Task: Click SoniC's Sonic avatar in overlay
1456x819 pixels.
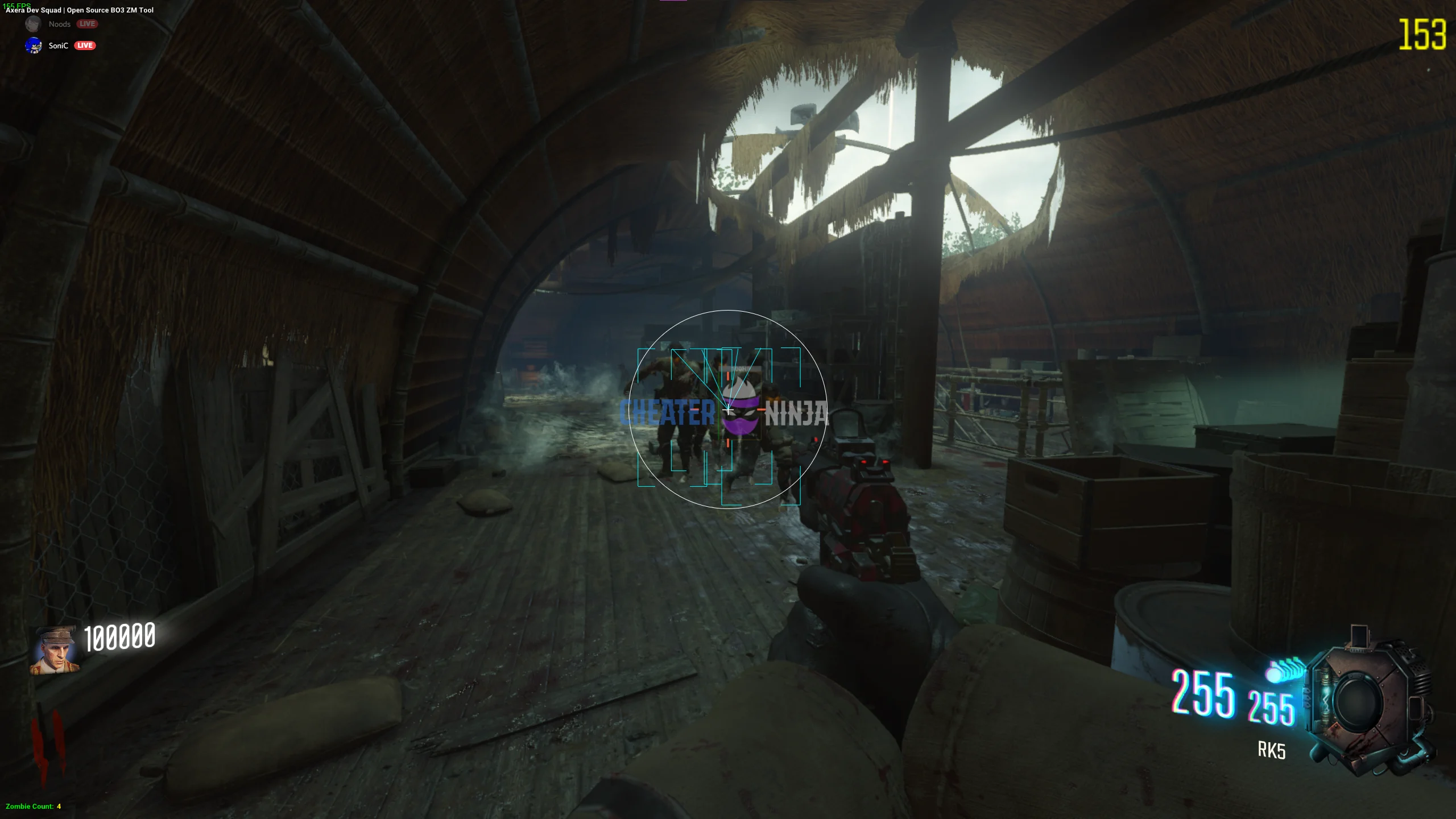Action: [x=34, y=45]
